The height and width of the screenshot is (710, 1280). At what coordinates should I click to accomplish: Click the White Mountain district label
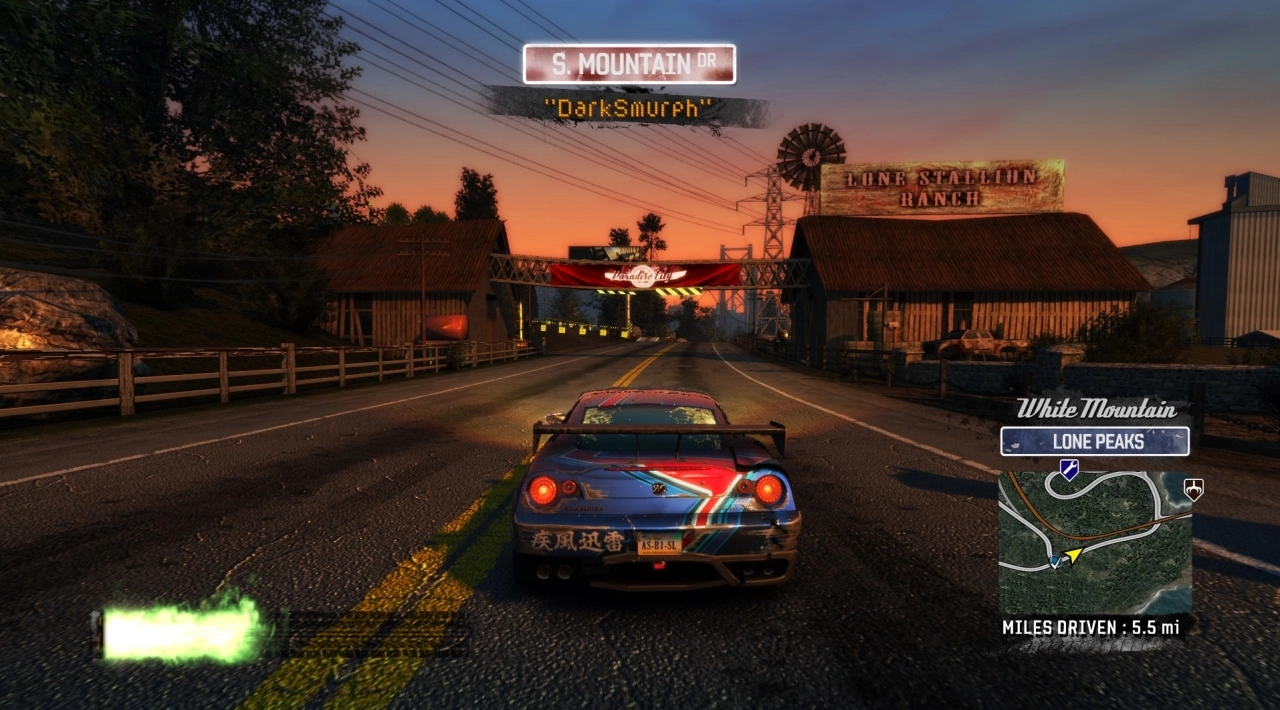point(1094,408)
